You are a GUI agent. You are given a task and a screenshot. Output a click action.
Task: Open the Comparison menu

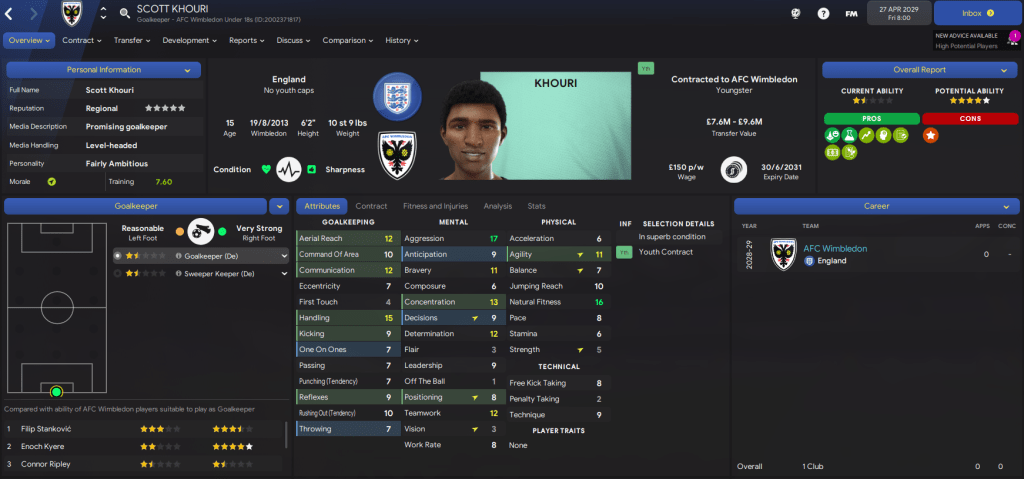tap(348, 41)
